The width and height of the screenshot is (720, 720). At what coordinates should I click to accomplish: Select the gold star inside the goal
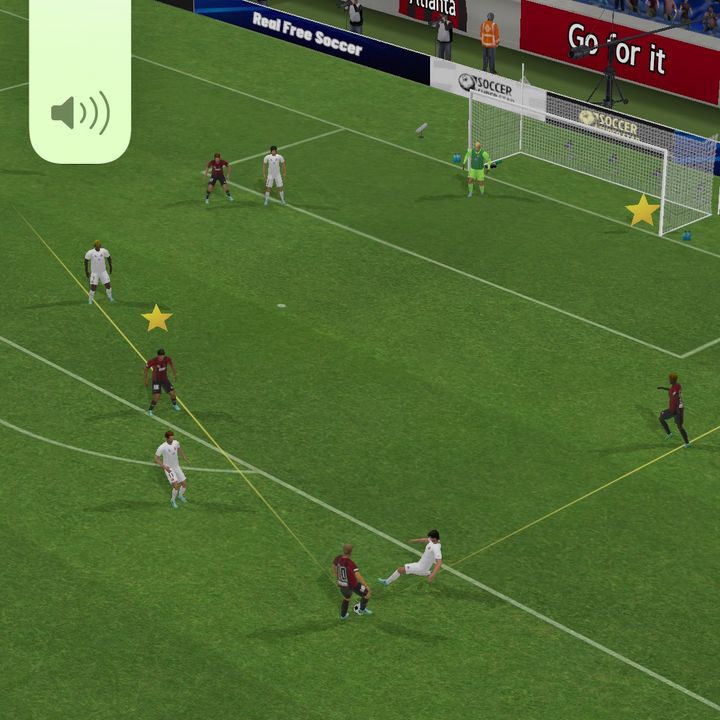[642, 211]
